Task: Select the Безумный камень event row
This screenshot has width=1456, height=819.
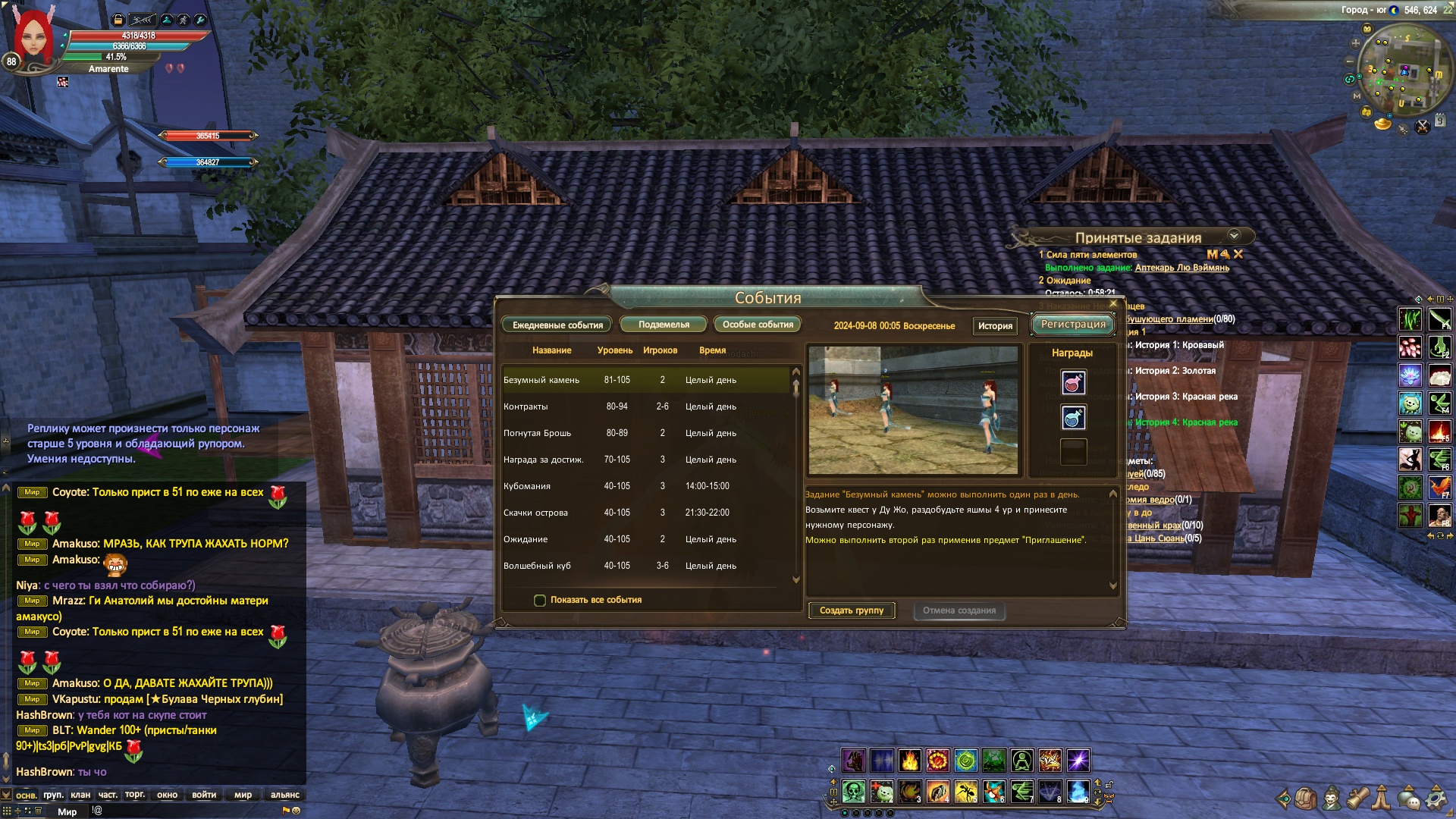Action: (x=645, y=380)
